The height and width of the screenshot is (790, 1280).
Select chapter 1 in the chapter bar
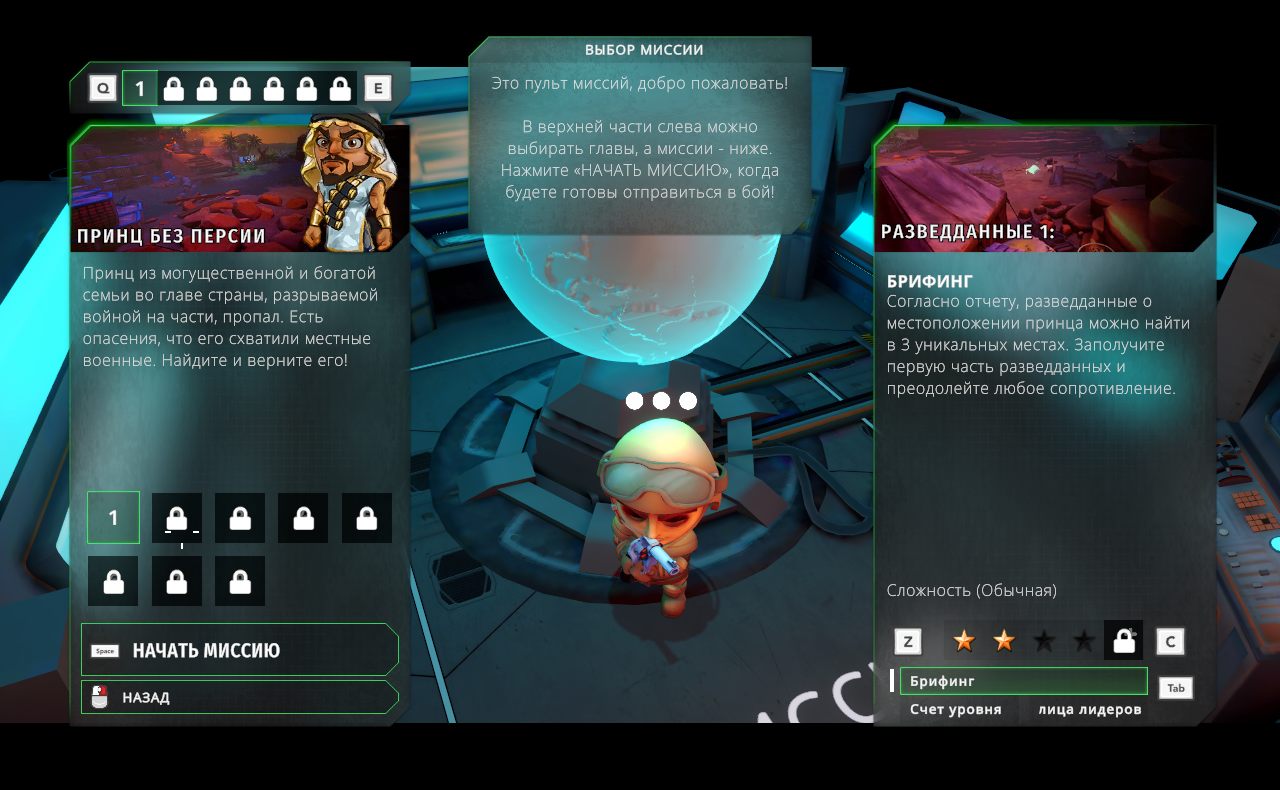[x=140, y=89]
